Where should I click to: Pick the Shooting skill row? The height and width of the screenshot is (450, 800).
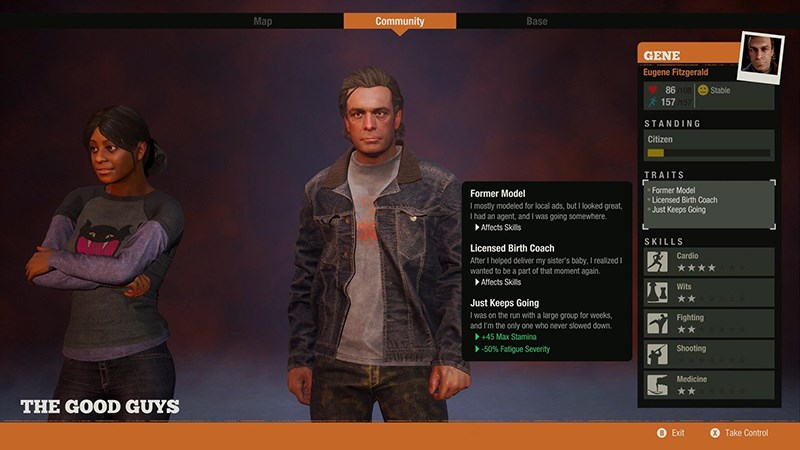tap(708, 354)
